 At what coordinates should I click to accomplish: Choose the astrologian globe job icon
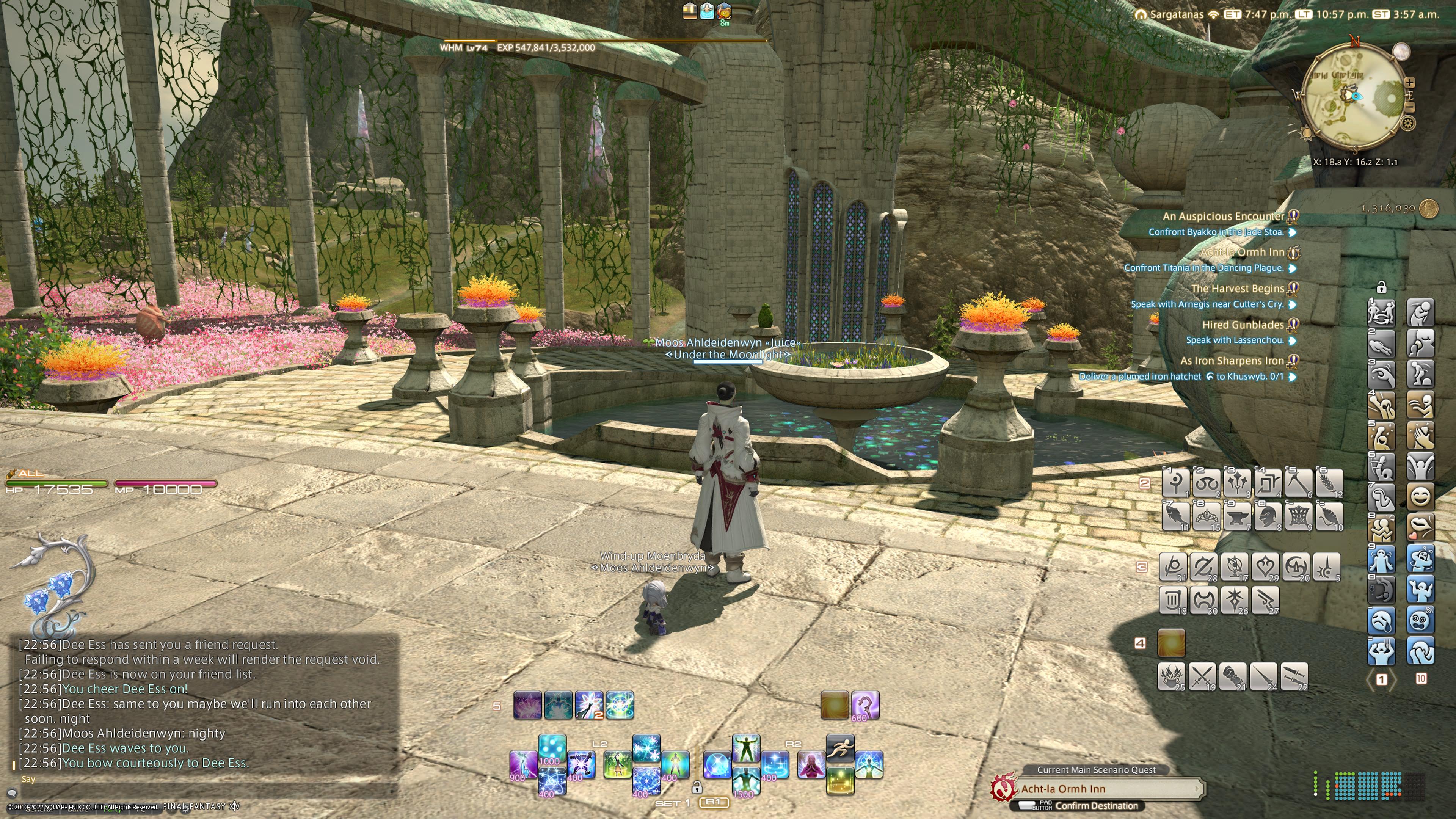pos(1235,566)
